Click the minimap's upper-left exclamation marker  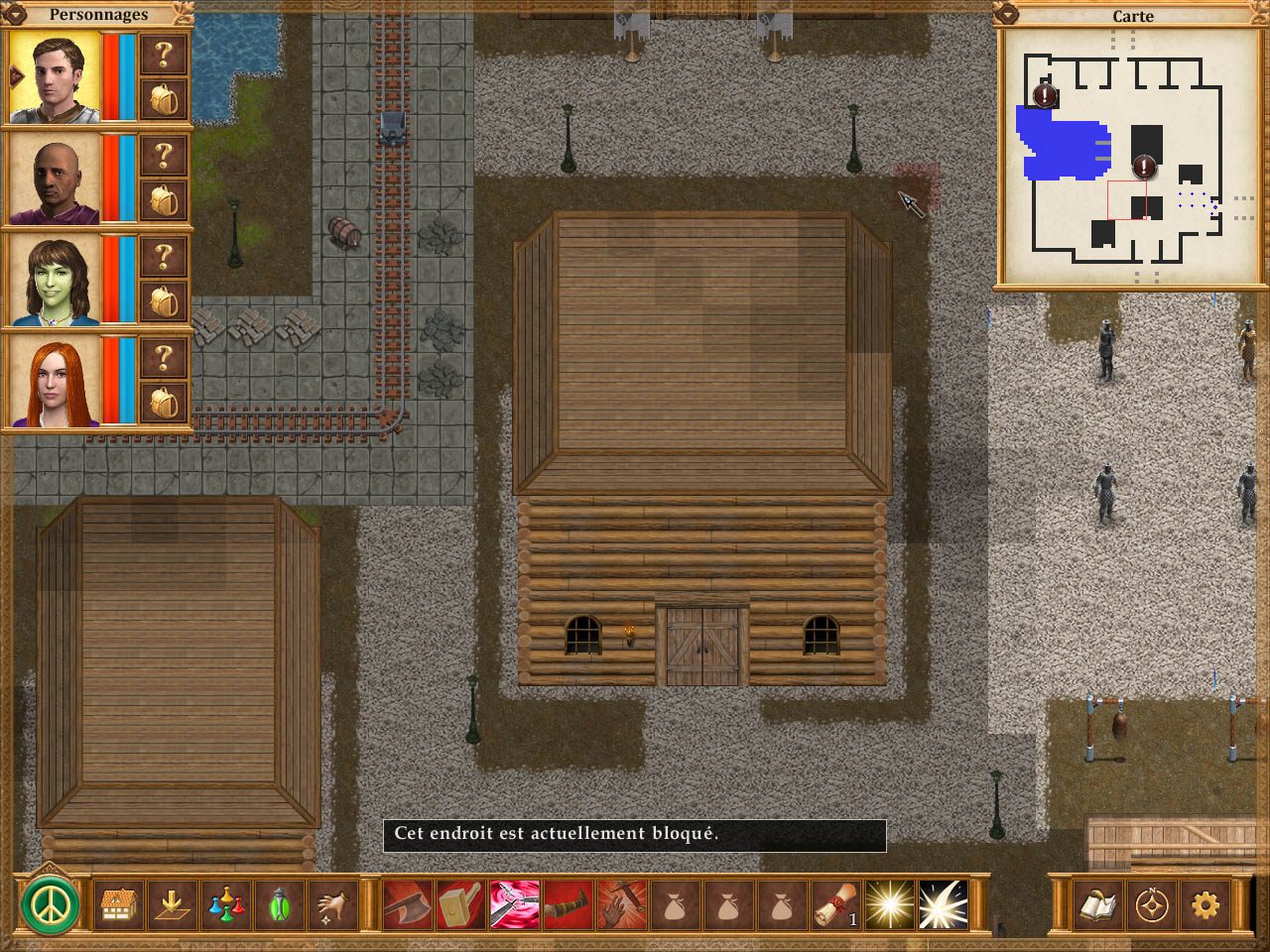tap(1045, 95)
